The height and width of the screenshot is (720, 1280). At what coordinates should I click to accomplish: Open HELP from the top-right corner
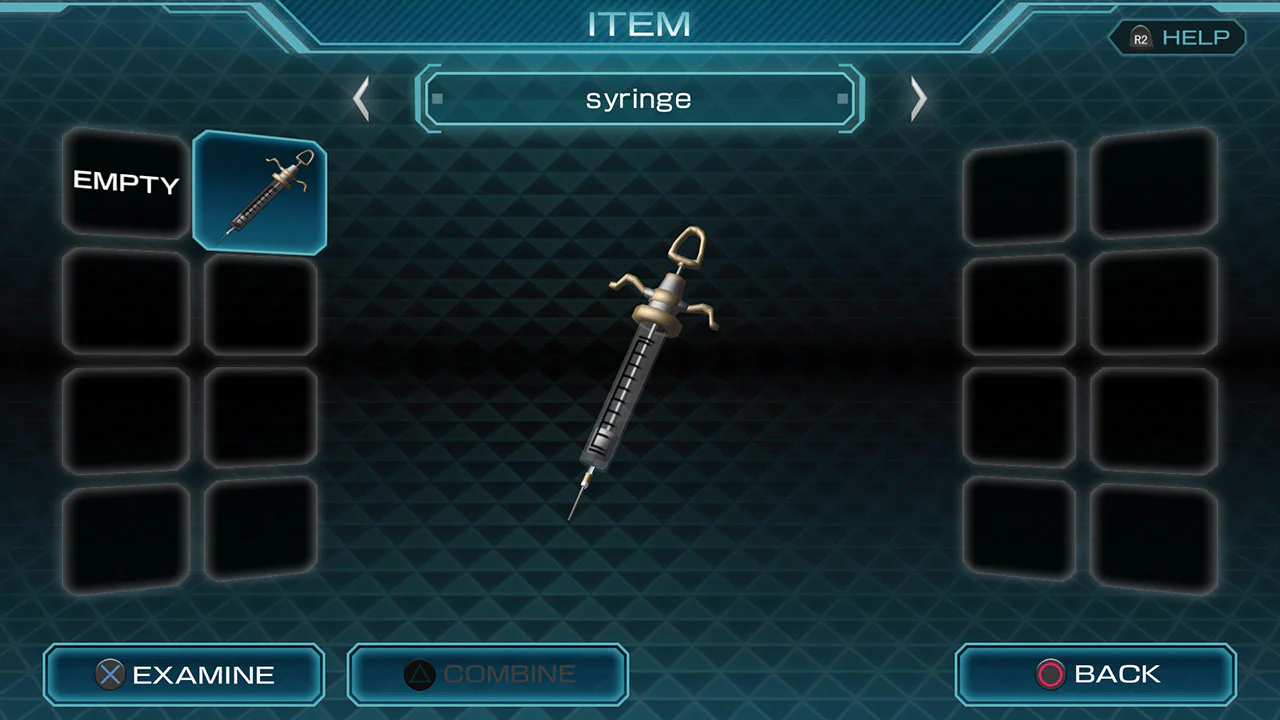(1196, 38)
